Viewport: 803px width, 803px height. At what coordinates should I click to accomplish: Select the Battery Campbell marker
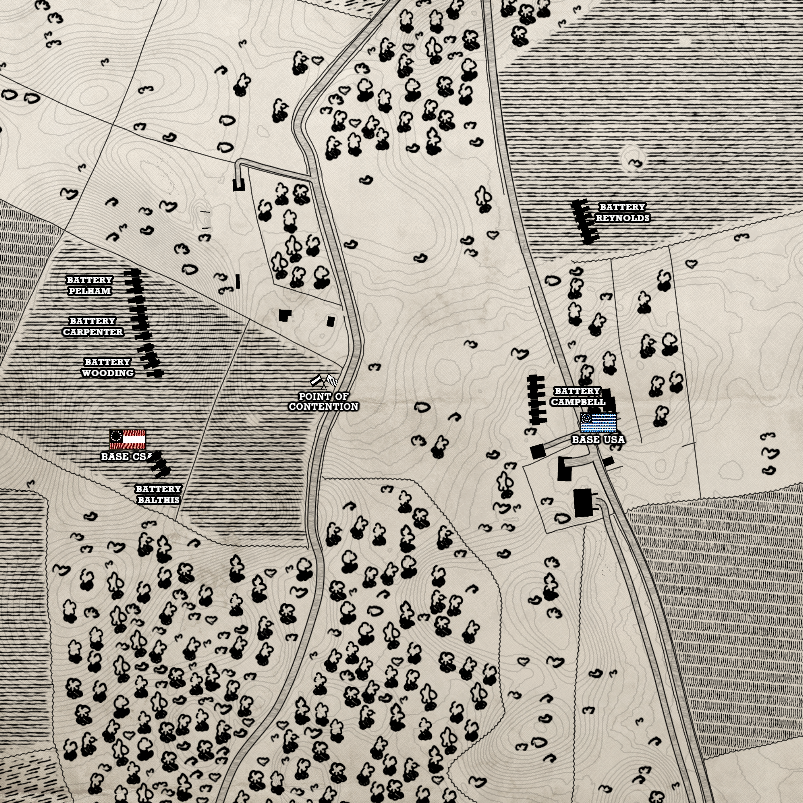(534, 397)
